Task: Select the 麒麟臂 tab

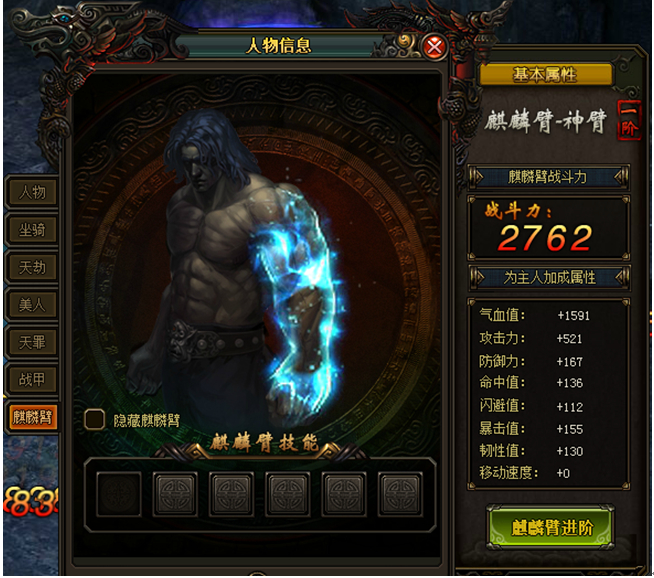Action: click(32, 418)
